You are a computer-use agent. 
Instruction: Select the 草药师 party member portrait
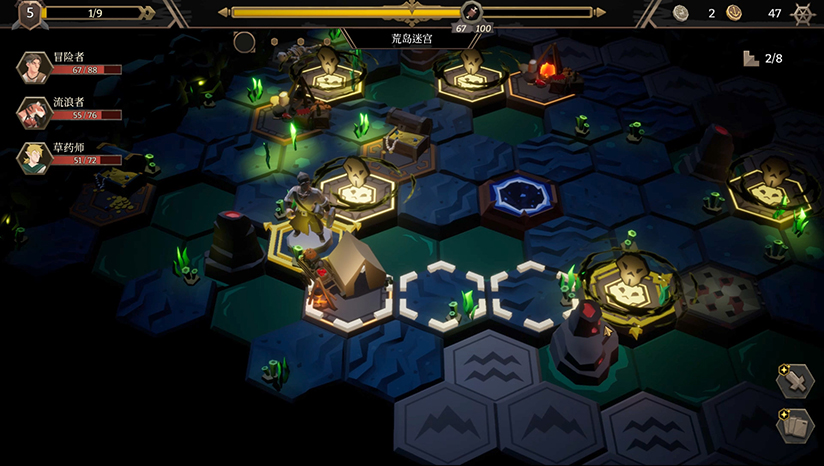click(x=35, y=157)
